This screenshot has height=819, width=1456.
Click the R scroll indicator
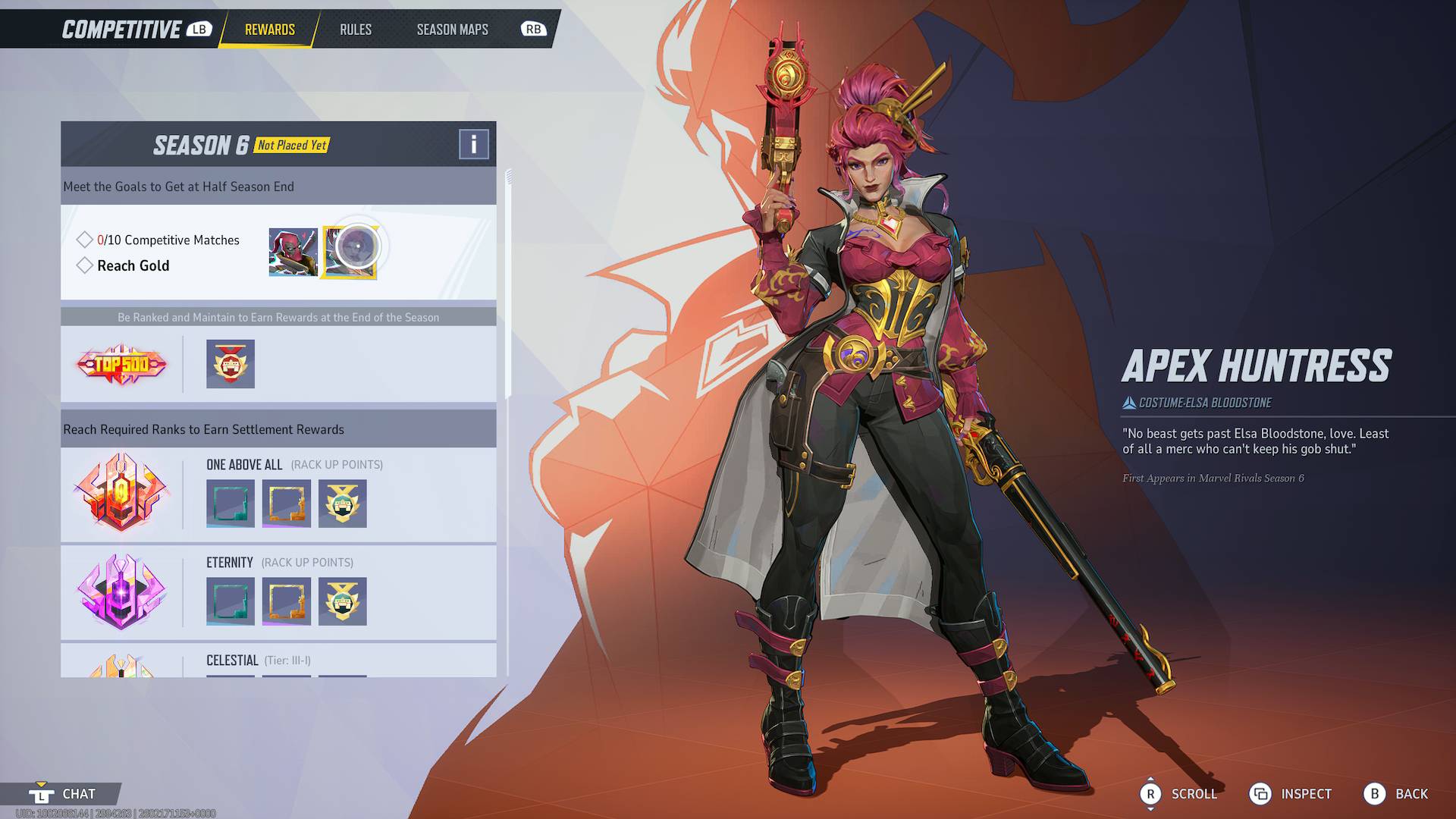coord(1152,794)
